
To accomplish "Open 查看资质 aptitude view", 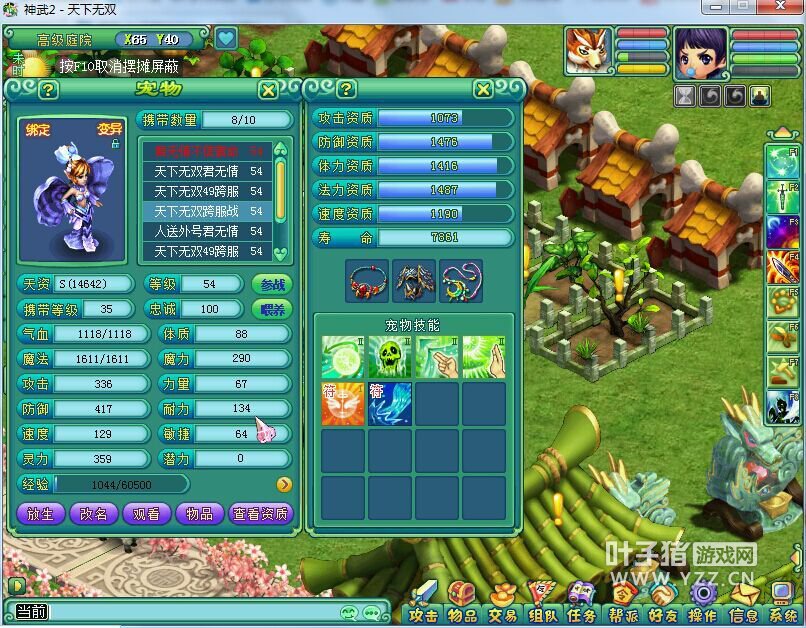I will (x=261, y=514).
